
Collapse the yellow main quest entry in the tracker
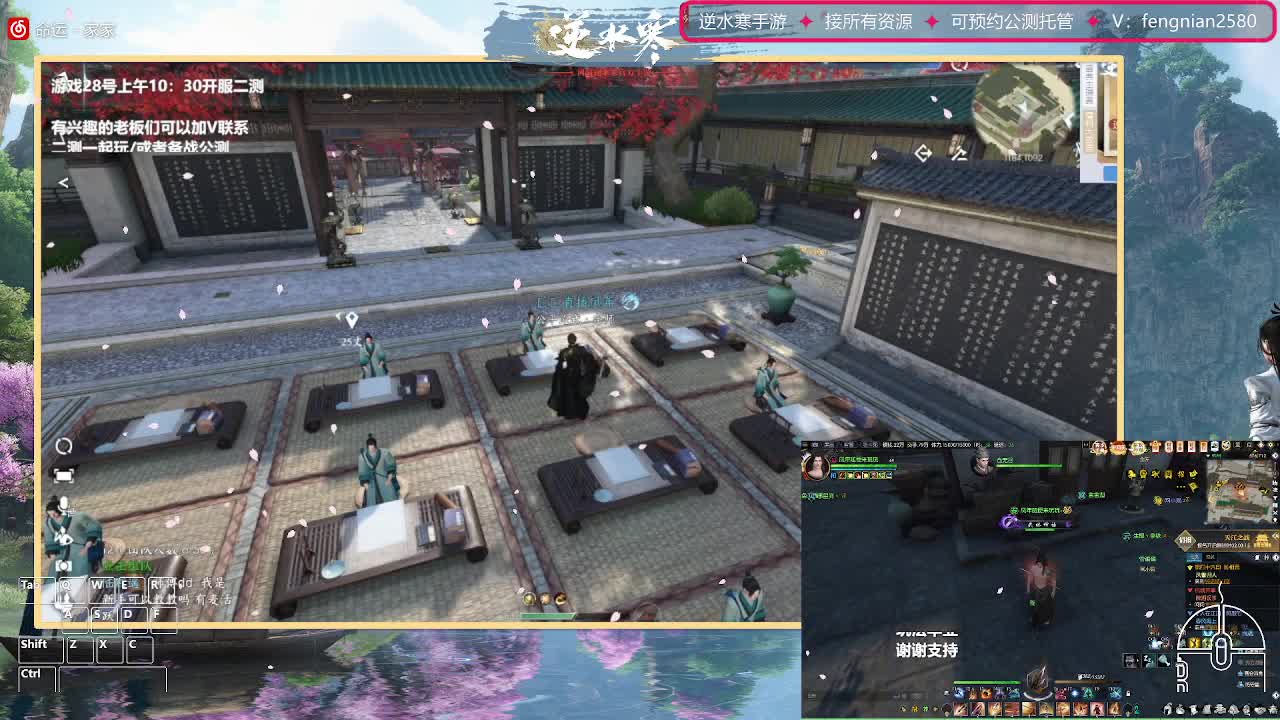(1190, 568)
